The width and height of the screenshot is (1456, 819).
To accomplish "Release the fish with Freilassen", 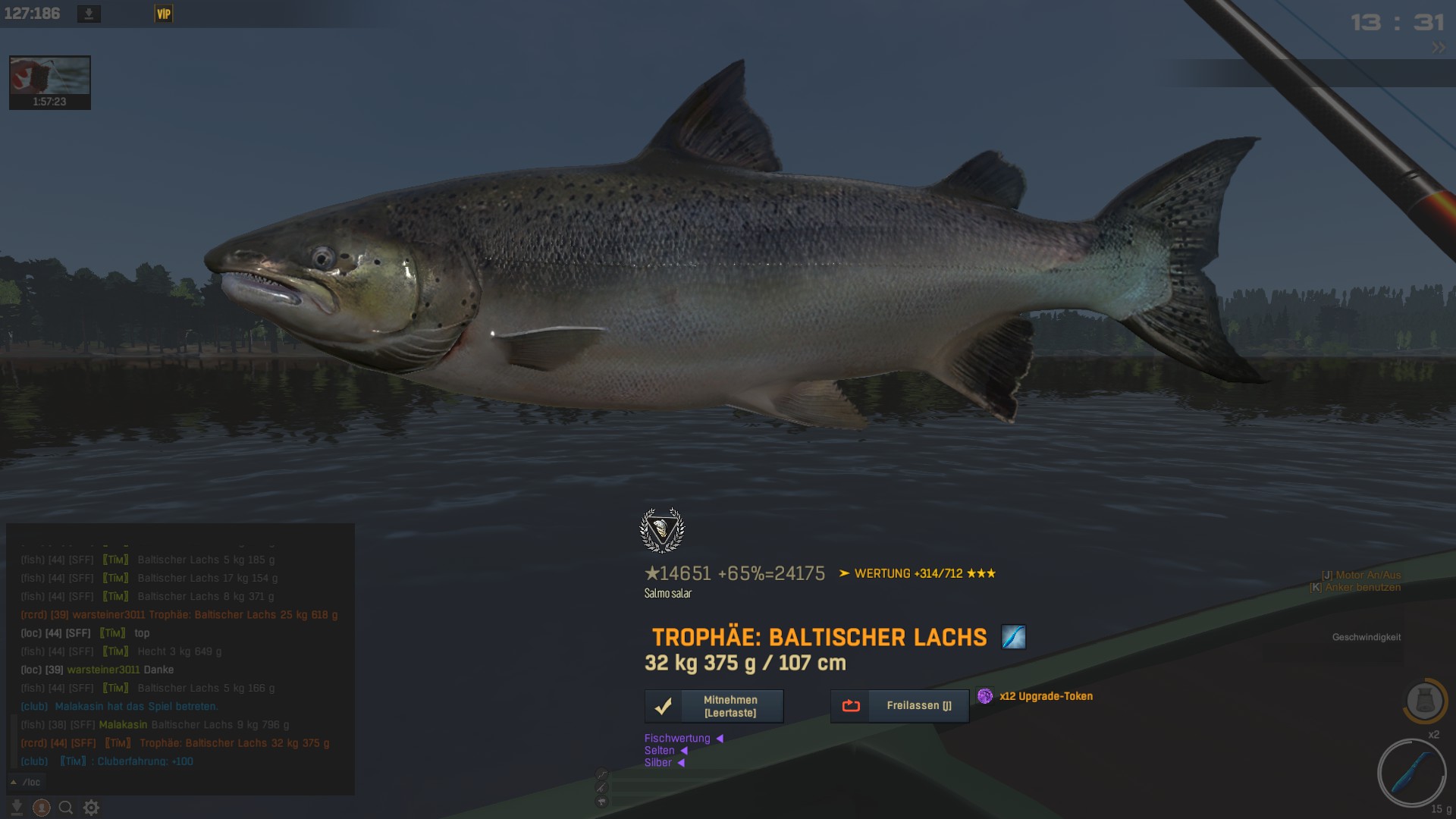I will [x=899, y=706].
